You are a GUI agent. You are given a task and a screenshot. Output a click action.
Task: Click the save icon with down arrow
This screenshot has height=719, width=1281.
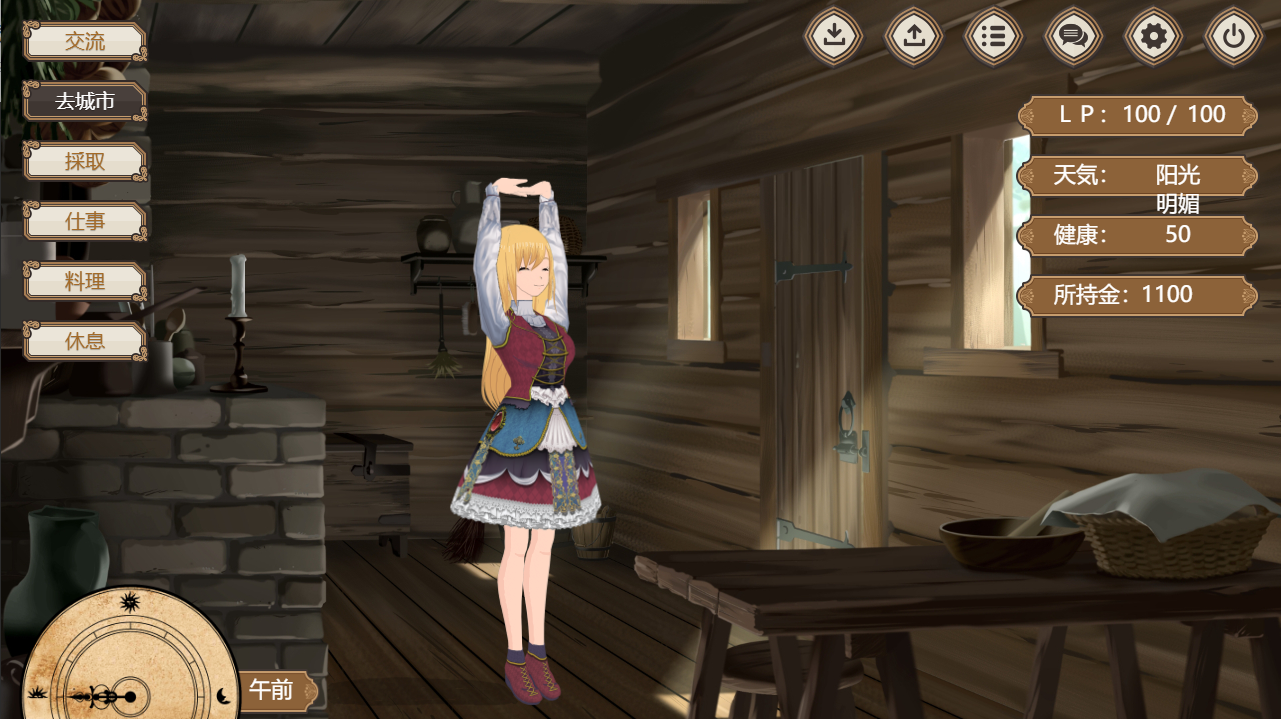pos(834,37)
